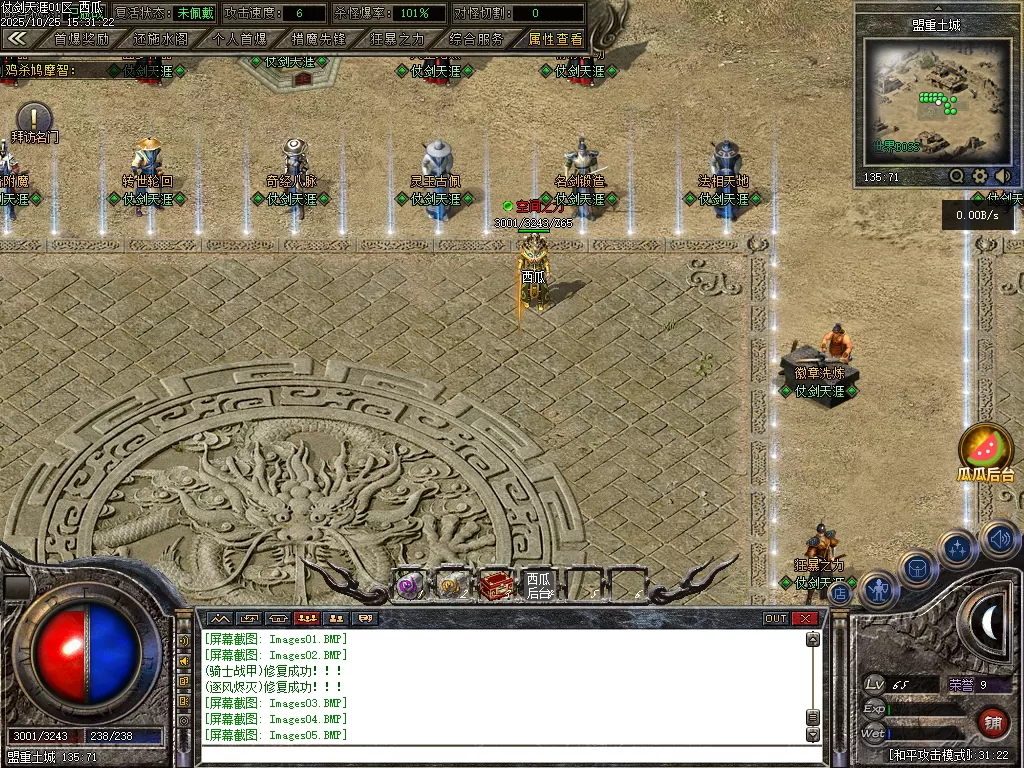
Task: Choose 狂暴之力 in the top menu
Action: [x=397, y=40]
